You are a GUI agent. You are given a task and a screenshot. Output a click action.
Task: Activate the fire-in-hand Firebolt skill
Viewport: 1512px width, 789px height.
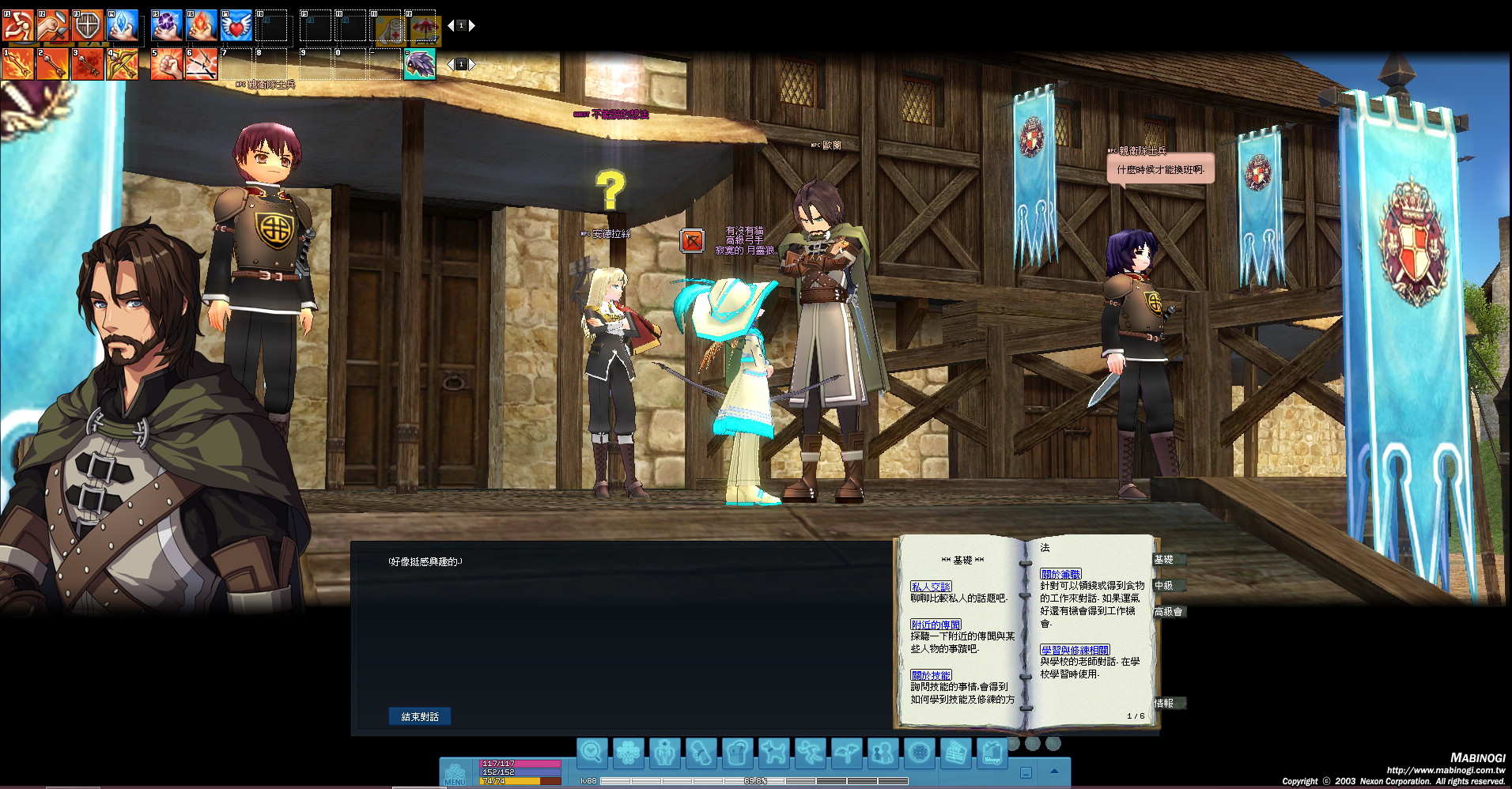[202, 26]
